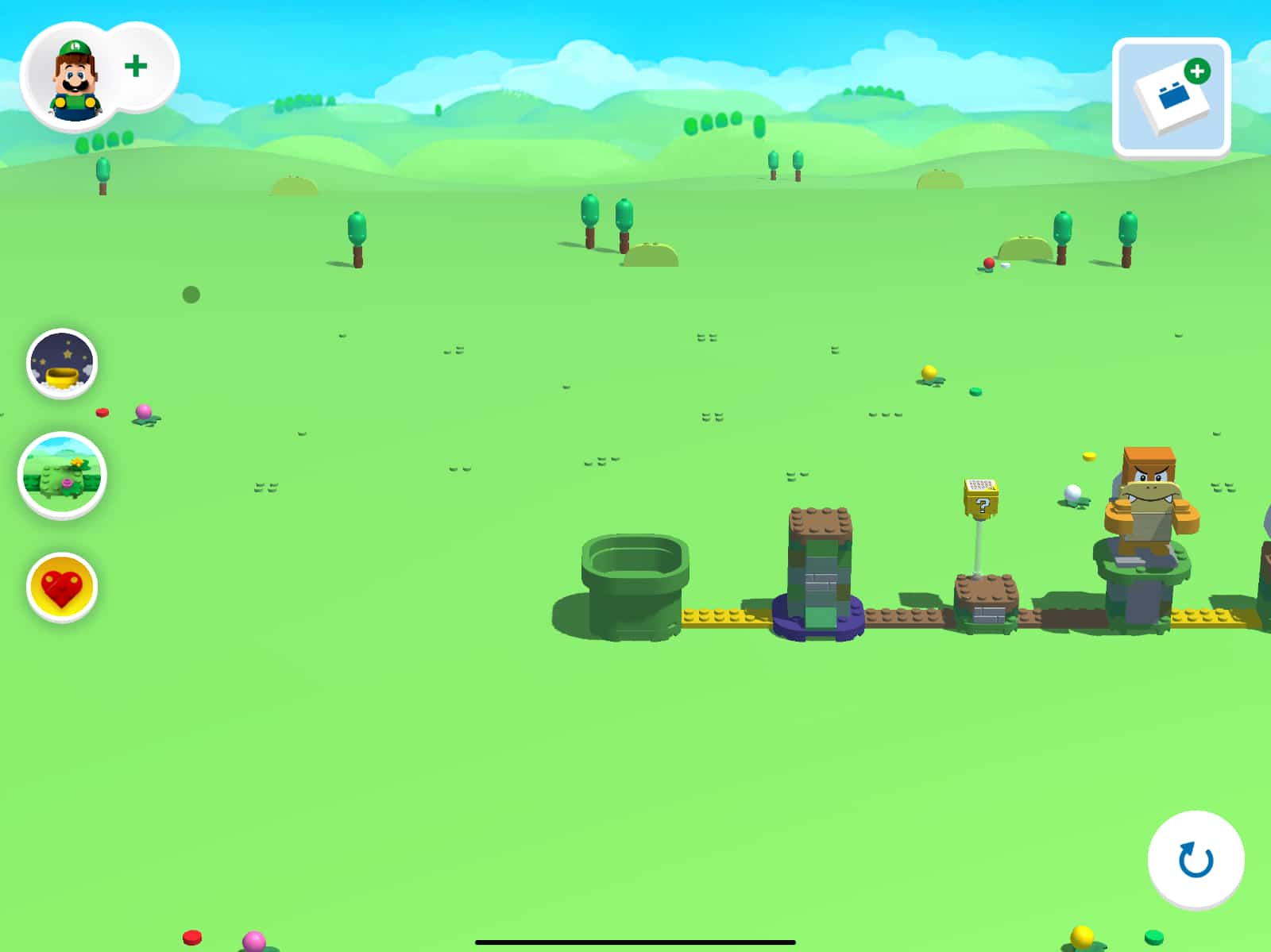The width and height of the screenshot is (1271, 952).
Task: Choose the grassy meadow theme circle
Action: pos(62,475)
